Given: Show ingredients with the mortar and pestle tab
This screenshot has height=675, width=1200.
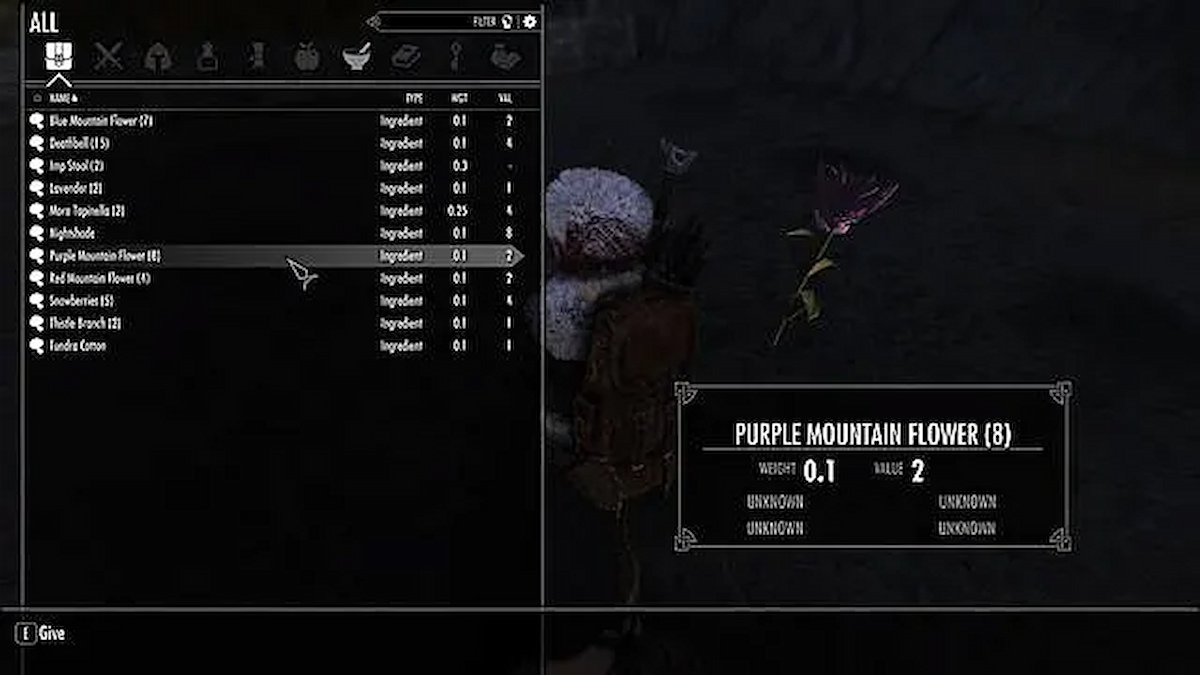Looking at the screenshot, I should click(x=356, y=57).
